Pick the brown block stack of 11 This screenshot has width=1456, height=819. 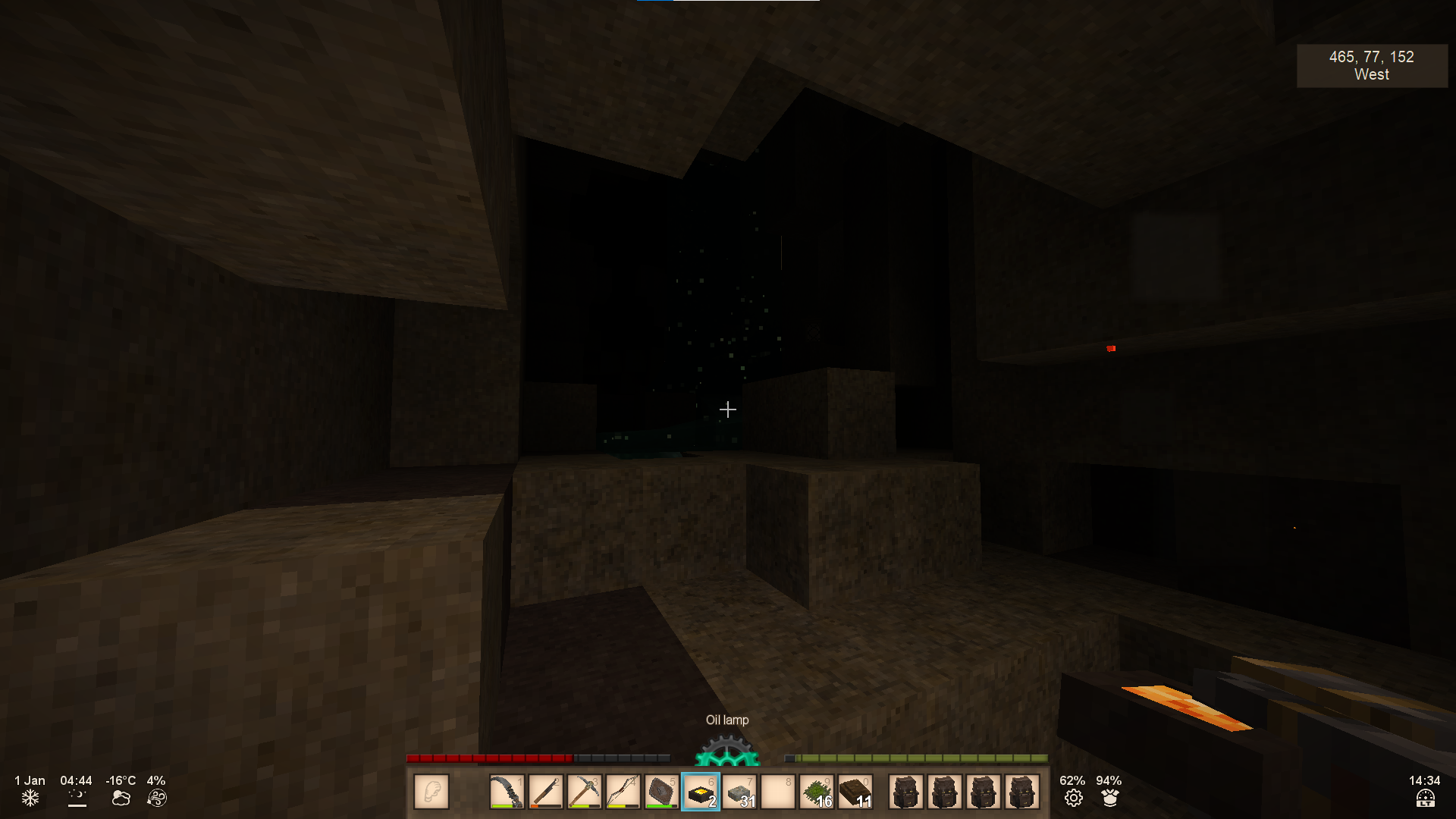click(x=855, y=792)
